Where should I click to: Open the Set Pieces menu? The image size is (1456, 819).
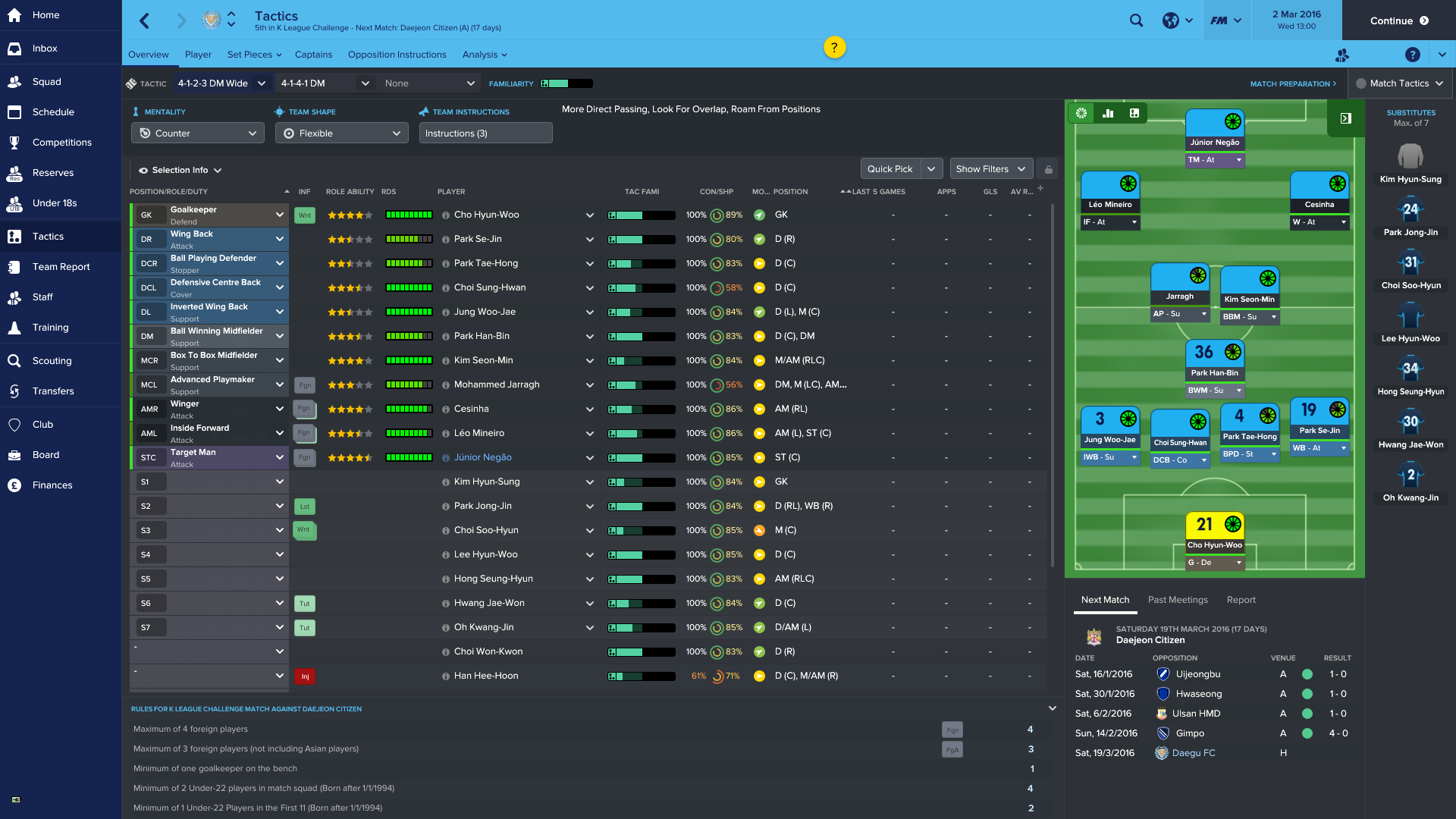250,54
